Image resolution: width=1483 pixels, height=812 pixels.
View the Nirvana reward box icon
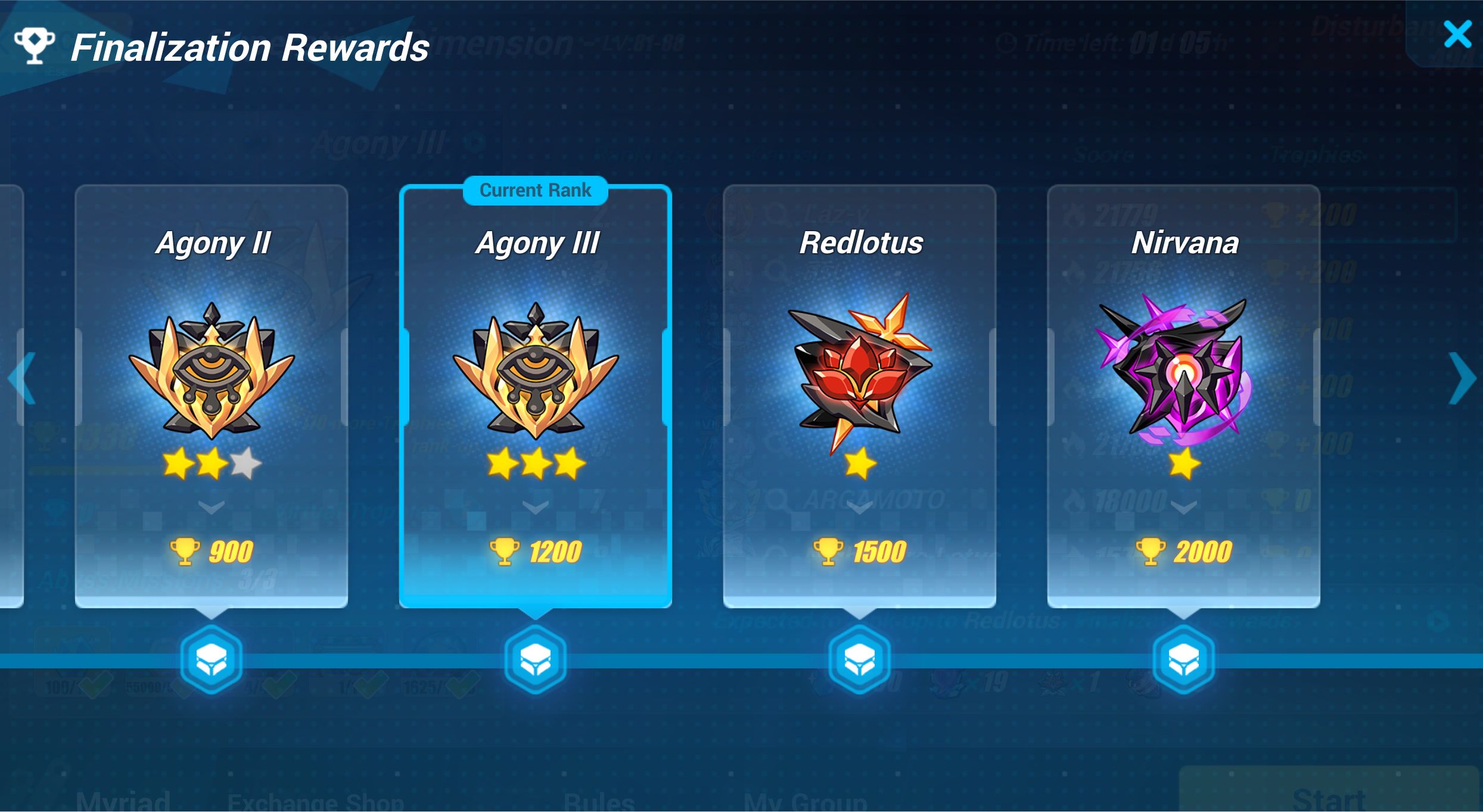(1183, 659)
